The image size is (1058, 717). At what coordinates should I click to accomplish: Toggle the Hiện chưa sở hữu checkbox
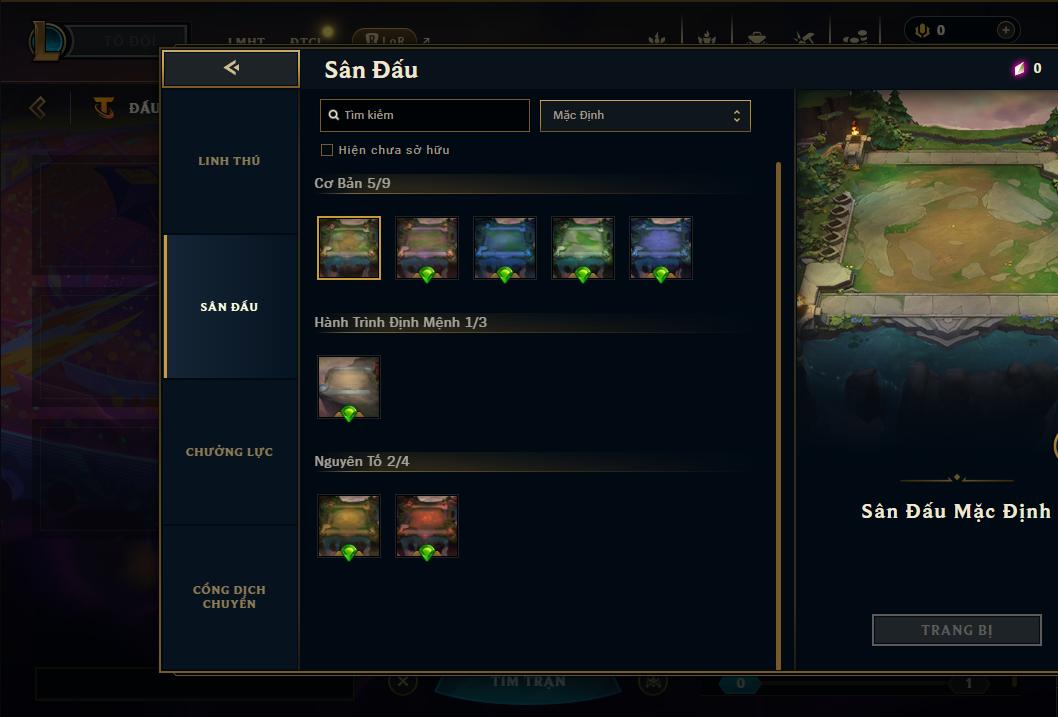327,150
